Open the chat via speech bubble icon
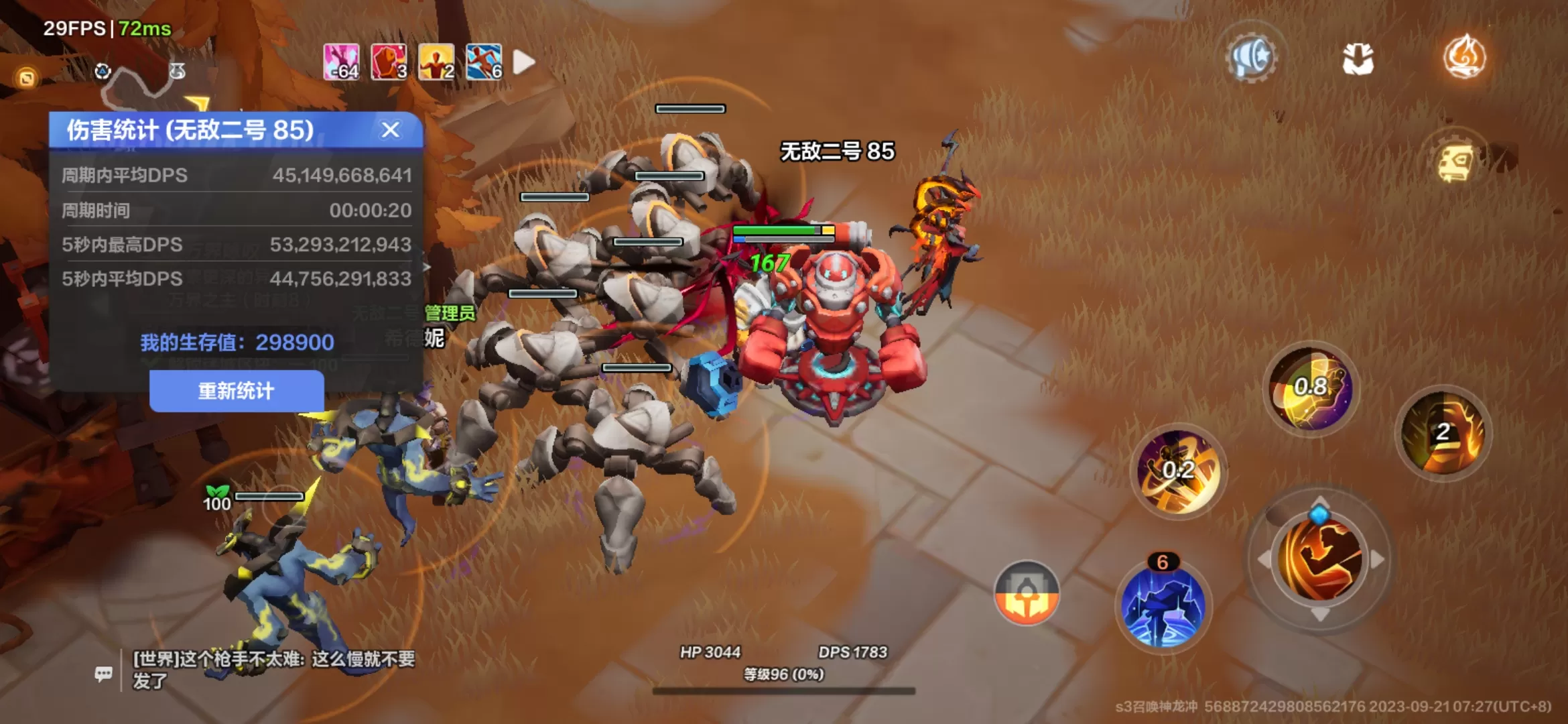 (x=104, y=673)
